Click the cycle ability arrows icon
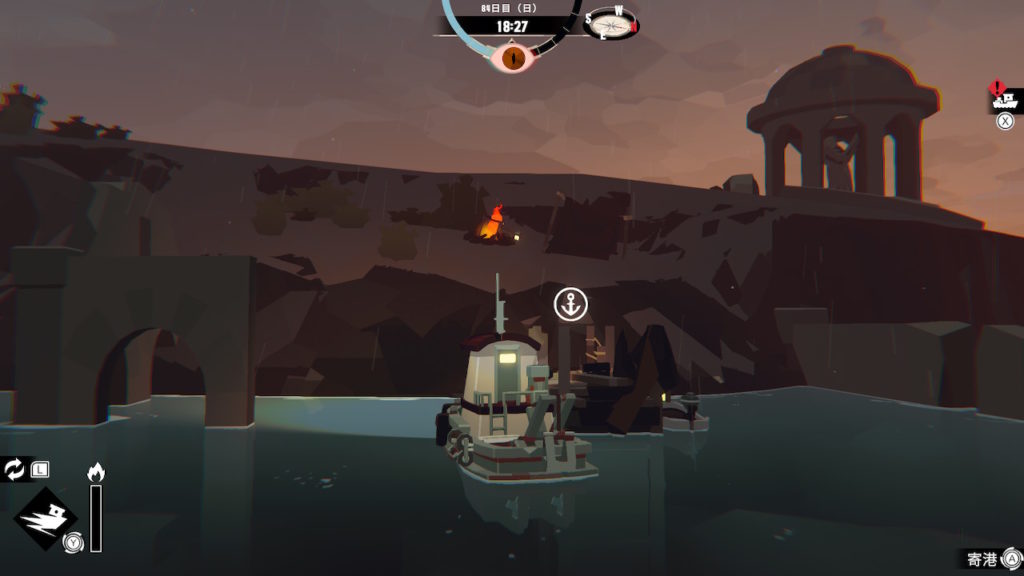 (x=15, y=468)
